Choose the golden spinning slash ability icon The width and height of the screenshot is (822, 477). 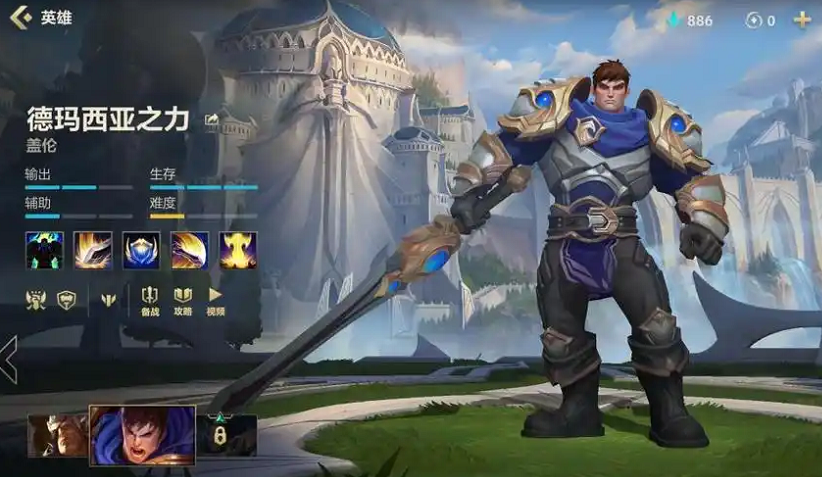[x=189, y=250]
